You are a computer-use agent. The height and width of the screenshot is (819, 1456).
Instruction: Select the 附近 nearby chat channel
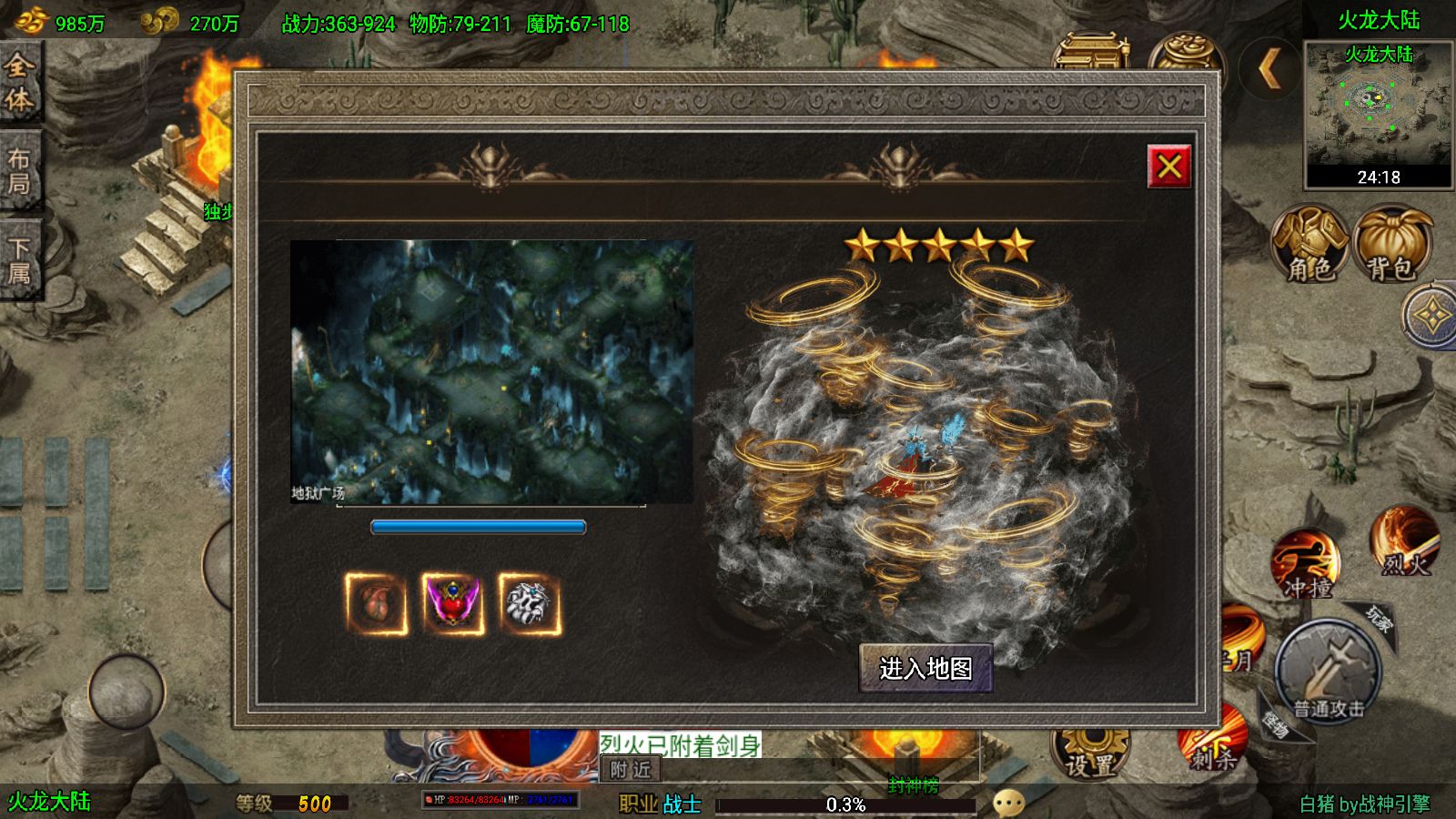click(631, 770)
